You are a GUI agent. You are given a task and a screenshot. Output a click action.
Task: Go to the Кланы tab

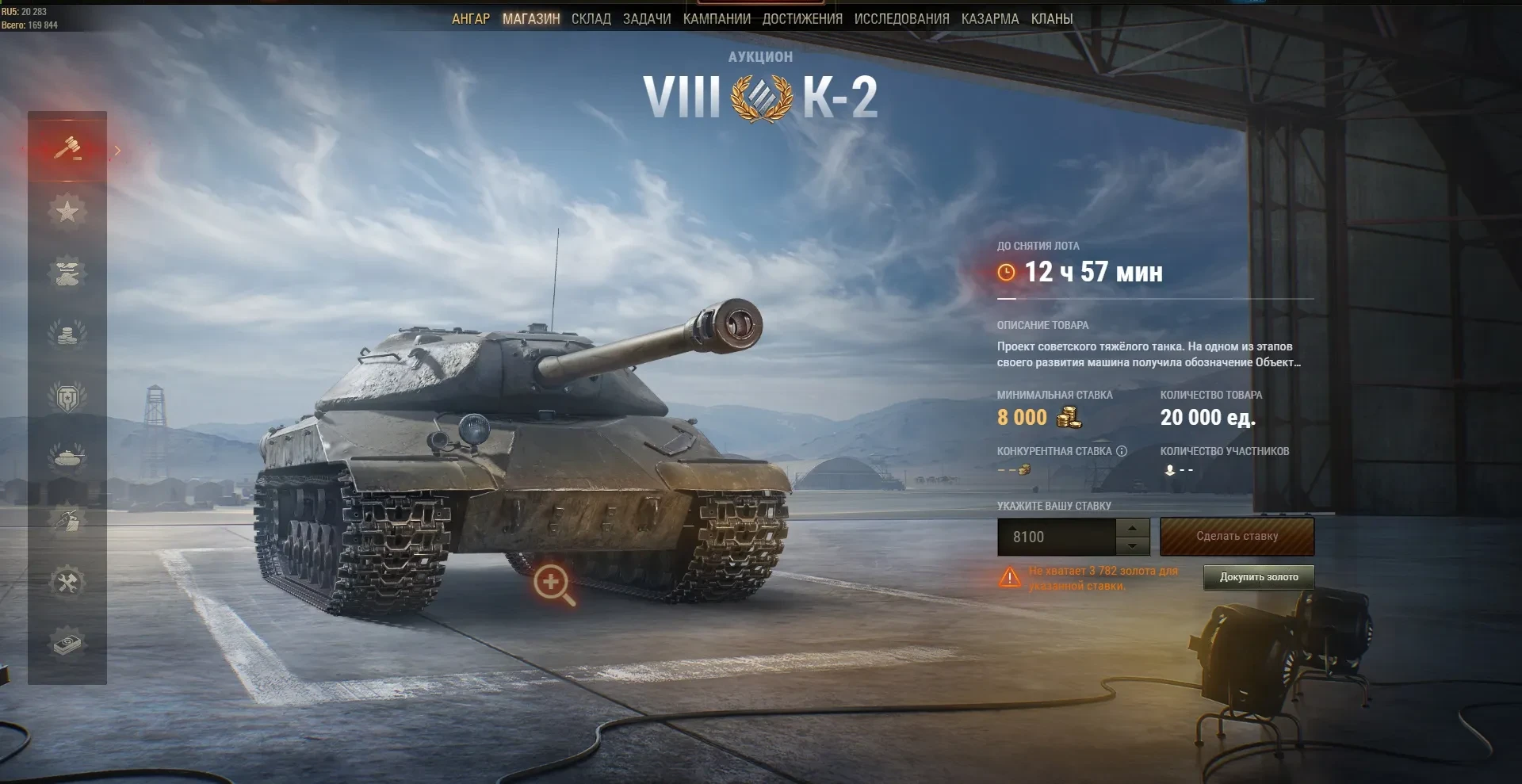click(x=1052, y=19)
